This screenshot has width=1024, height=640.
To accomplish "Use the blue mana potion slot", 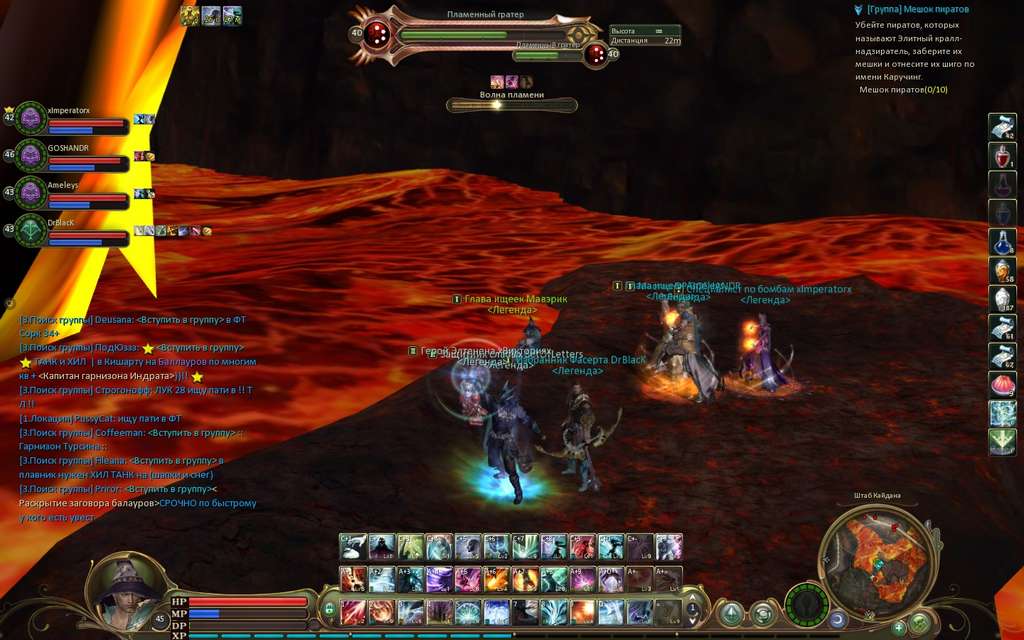I will (1002, 242).
